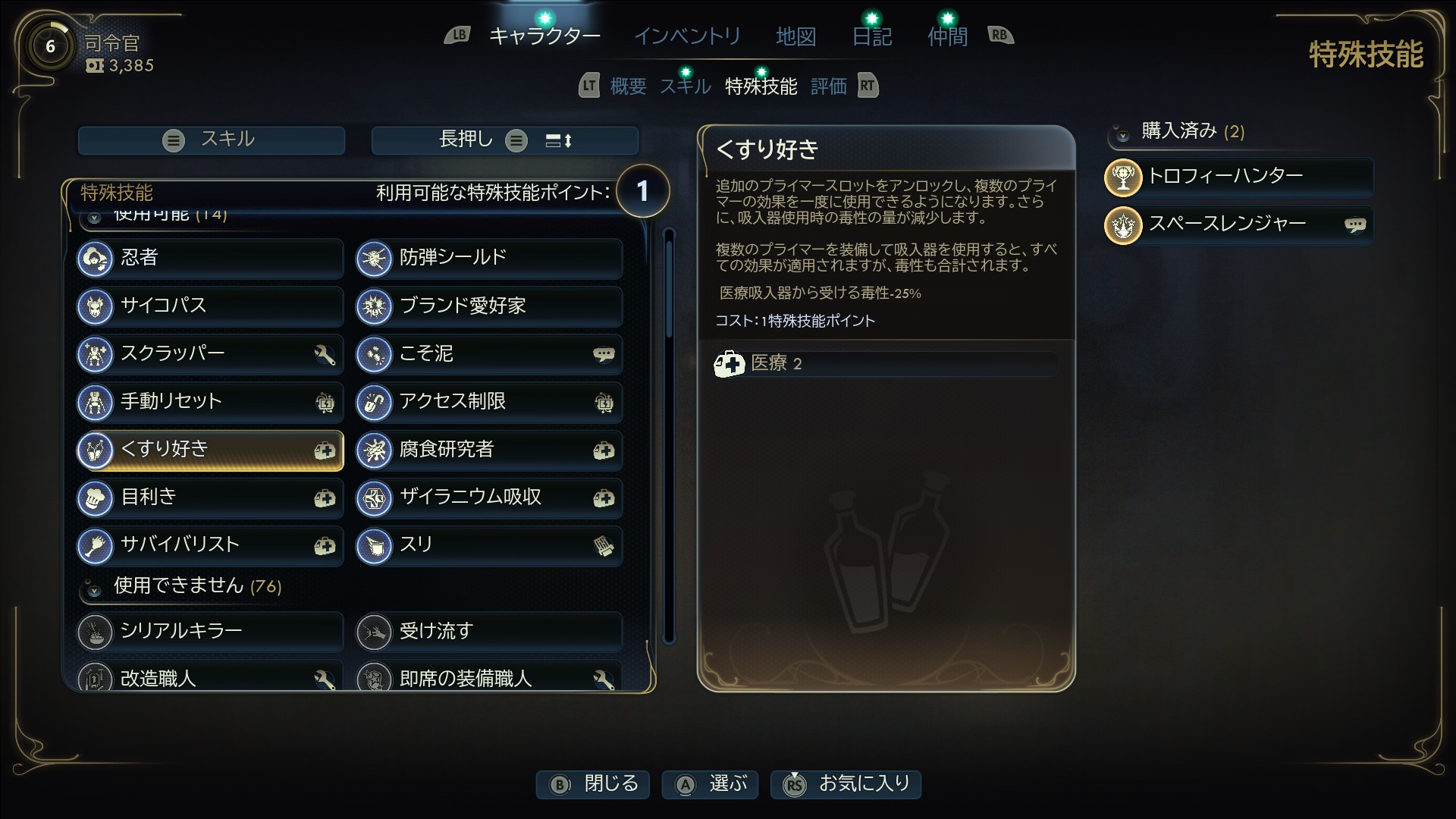Screen dimensions: 1456x819
Task: Open the 概要 sub-tab
Action: pyautogui.click(x=626, y=86)
